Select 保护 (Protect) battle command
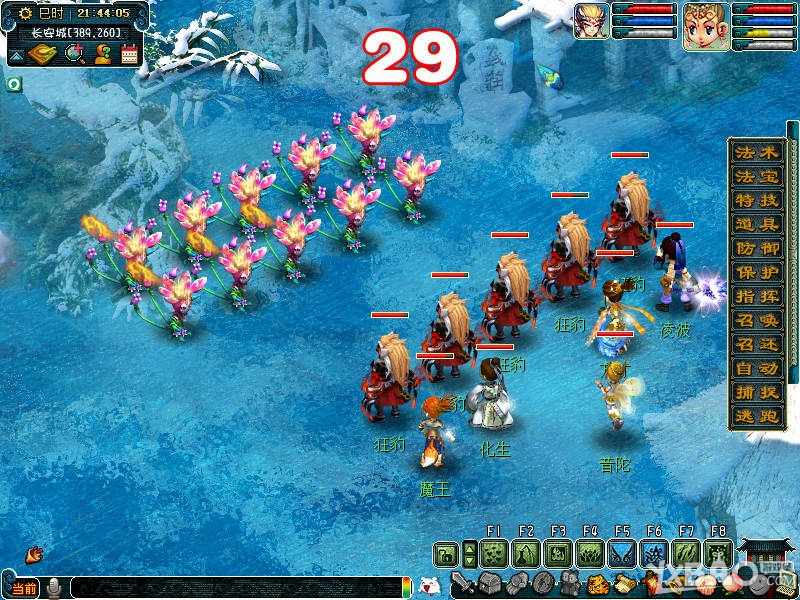This screenshot has width=800, height=600. (756, 273)
